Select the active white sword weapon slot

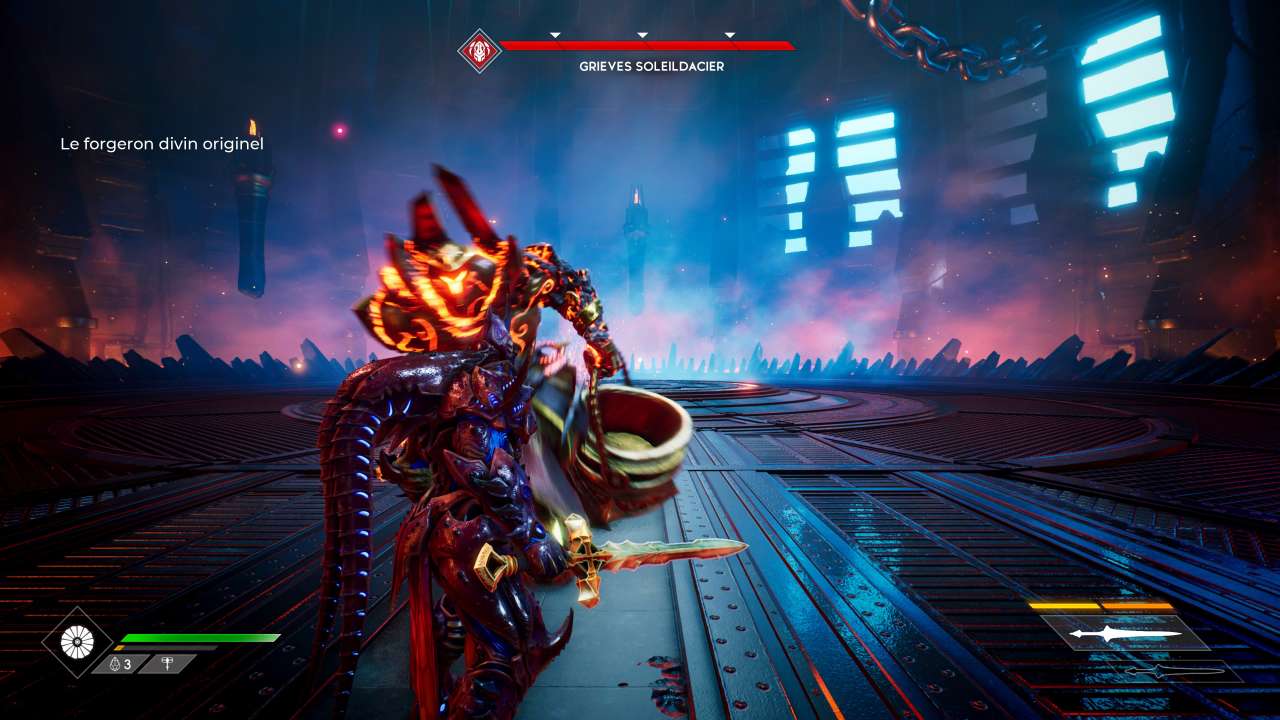pyautogui.click(x=1110, y=633)
